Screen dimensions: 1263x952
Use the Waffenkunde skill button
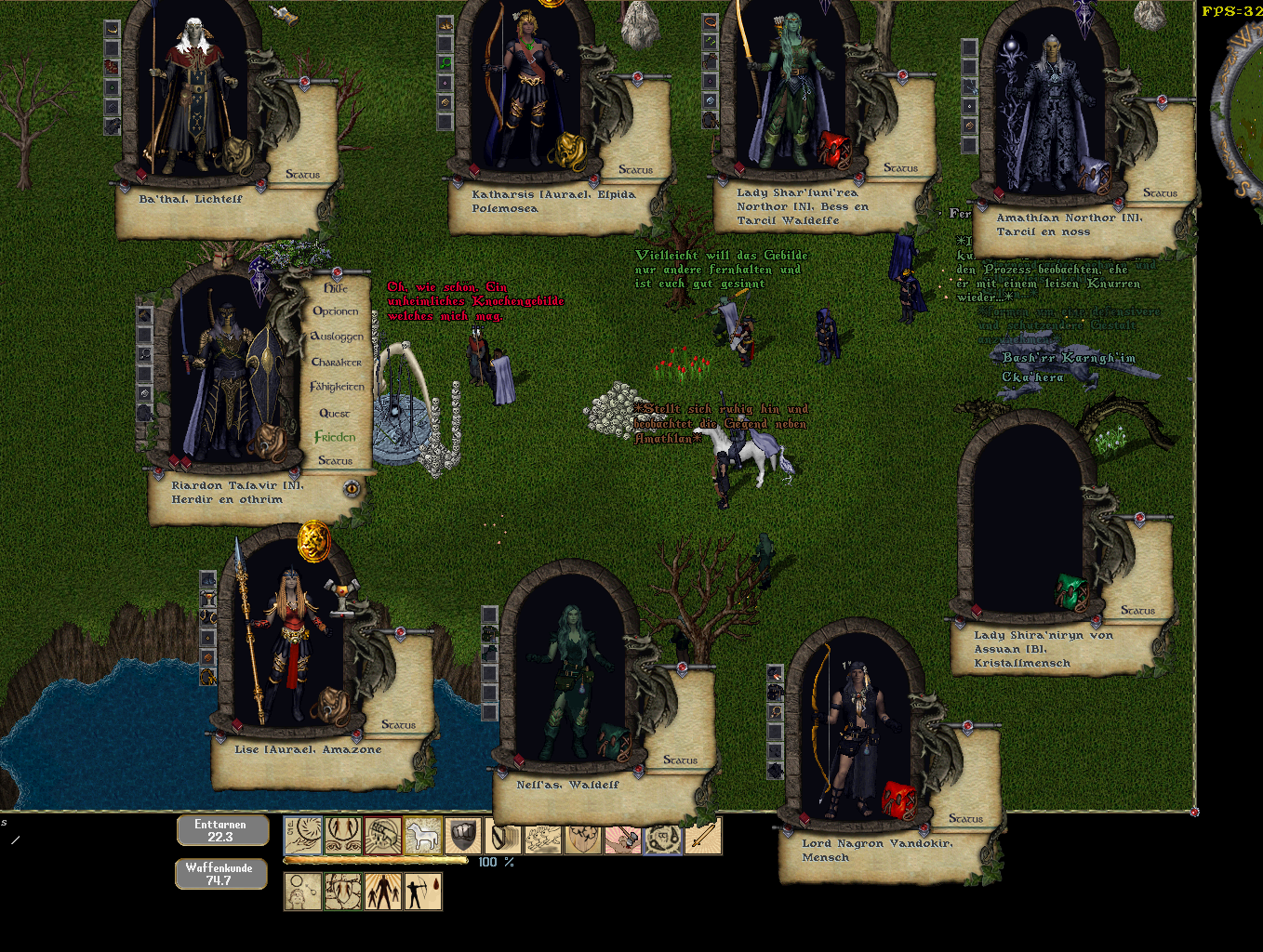219,874
